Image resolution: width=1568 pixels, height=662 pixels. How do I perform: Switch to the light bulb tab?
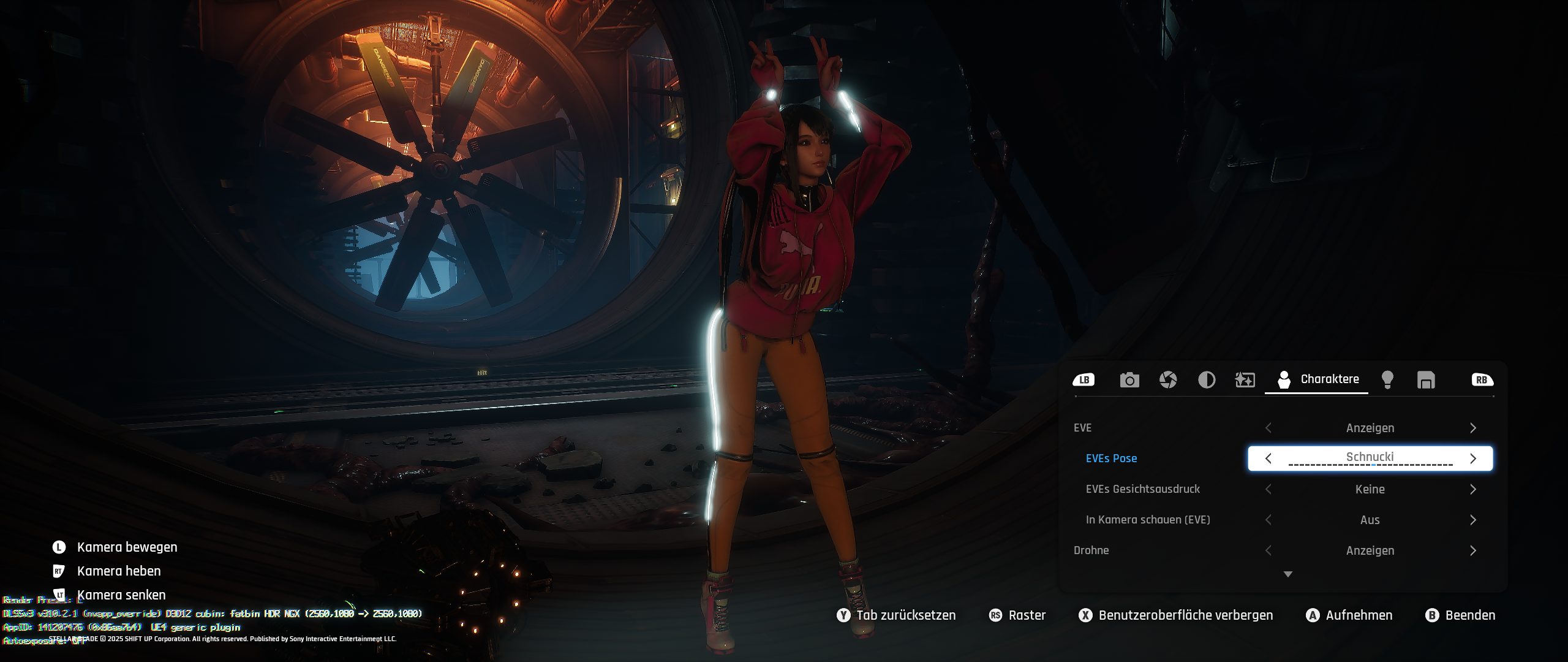point(1388,380)
